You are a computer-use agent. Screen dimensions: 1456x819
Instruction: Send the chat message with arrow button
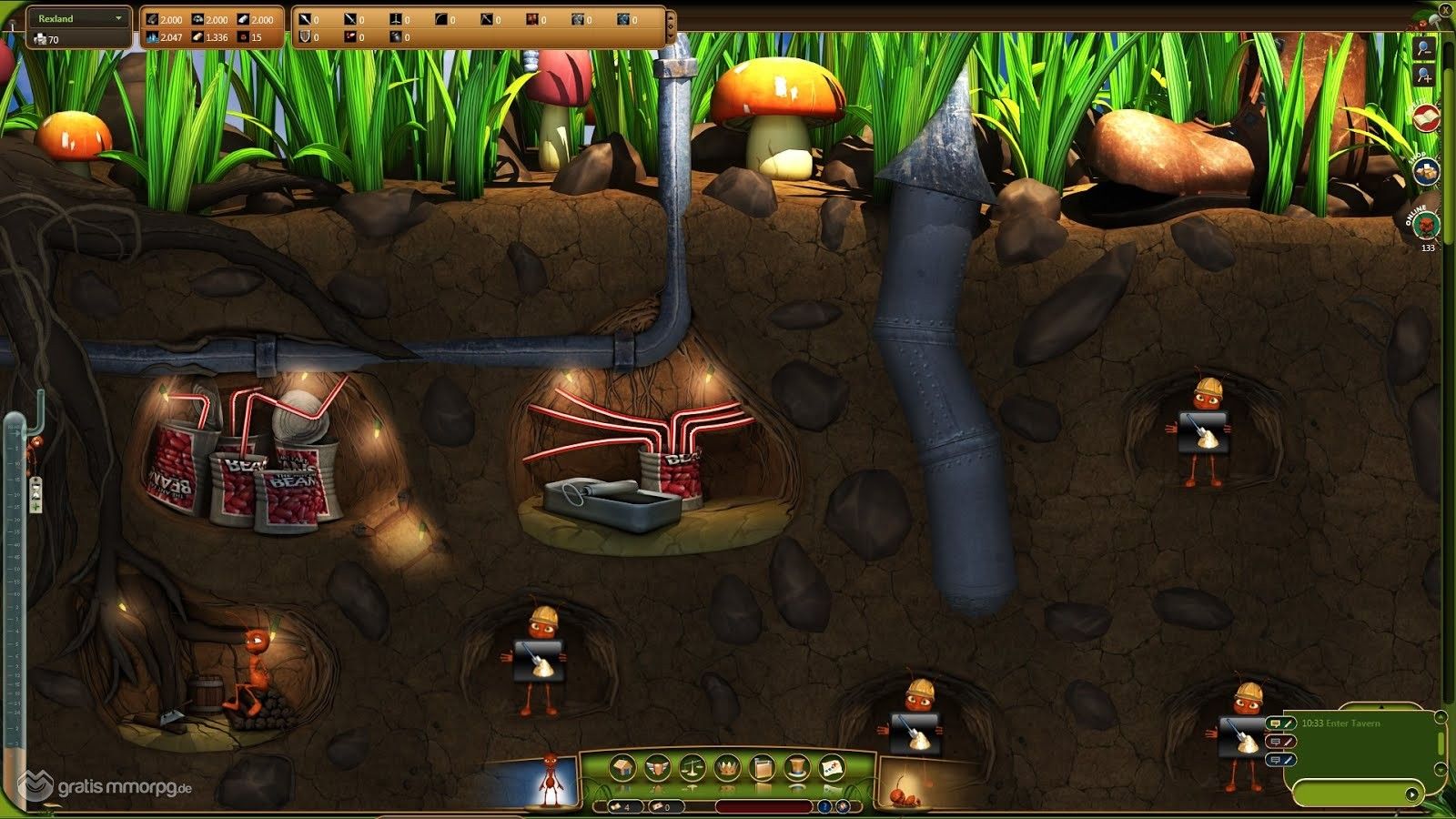click(x=1411, y=794)
